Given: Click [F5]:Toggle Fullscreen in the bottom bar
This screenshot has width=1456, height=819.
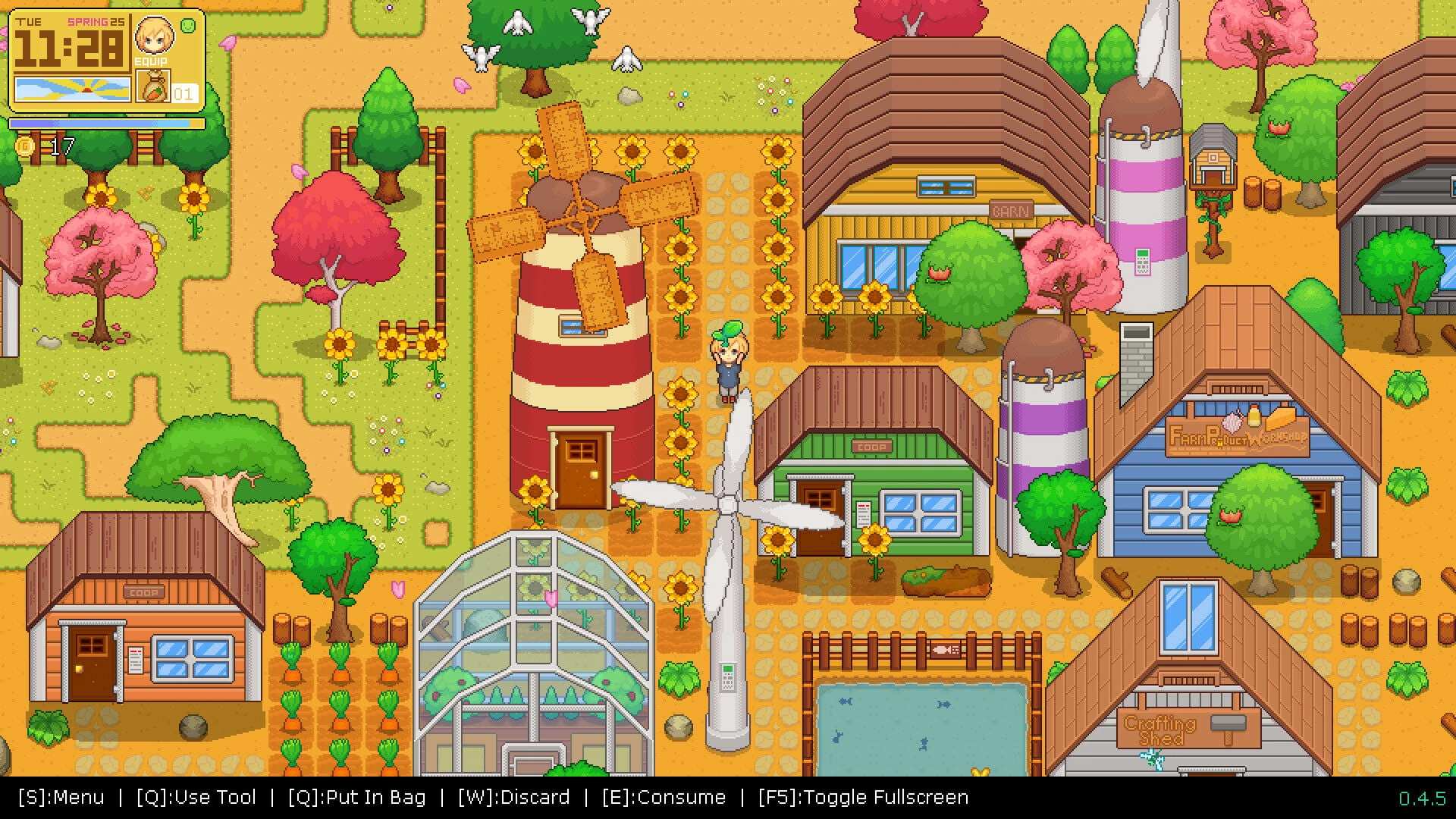Looking at the screenshot, I should pyautogui.click(x=863, y=797).
